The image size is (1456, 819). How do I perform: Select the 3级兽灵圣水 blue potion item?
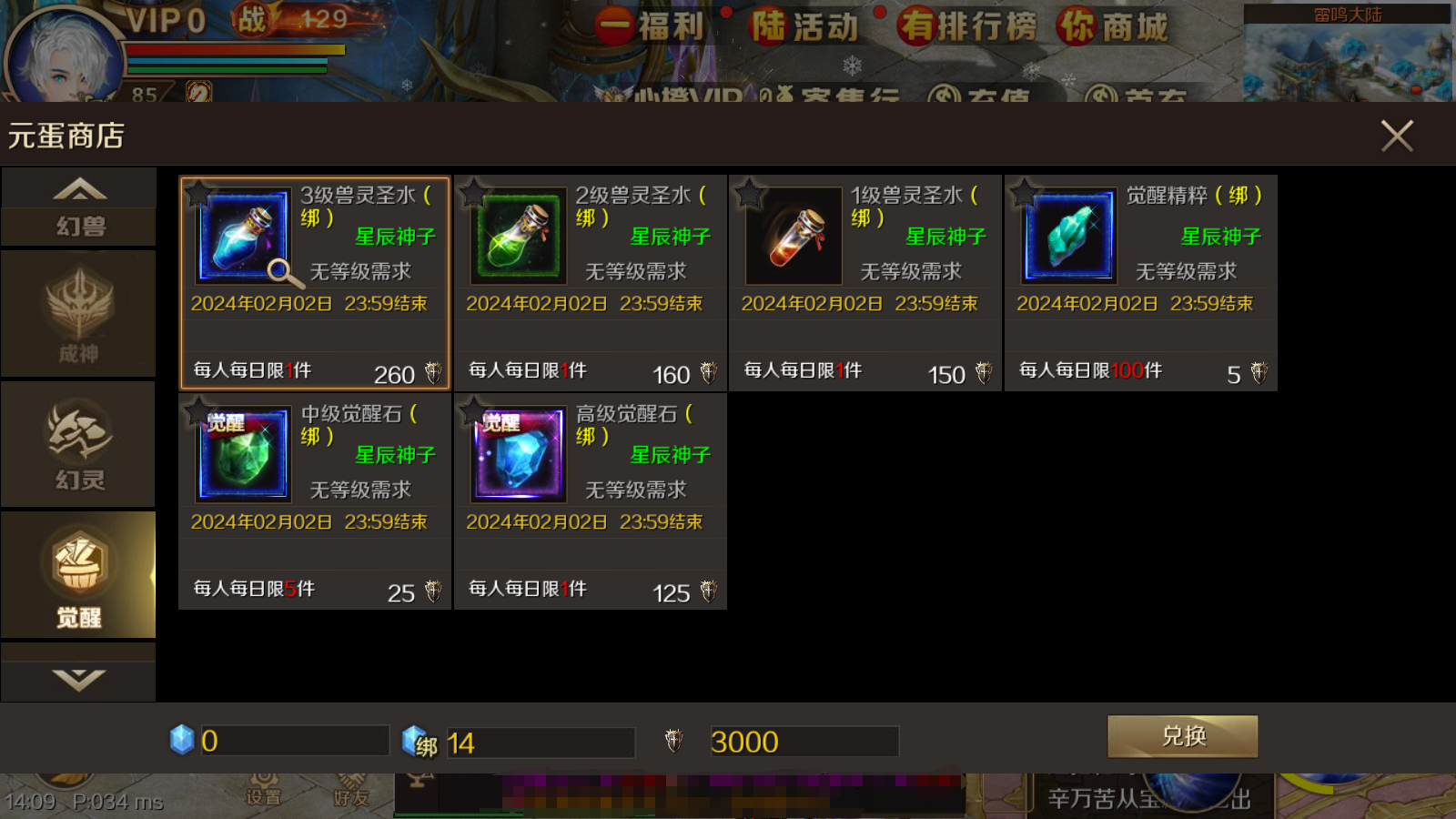click(243, 237)
